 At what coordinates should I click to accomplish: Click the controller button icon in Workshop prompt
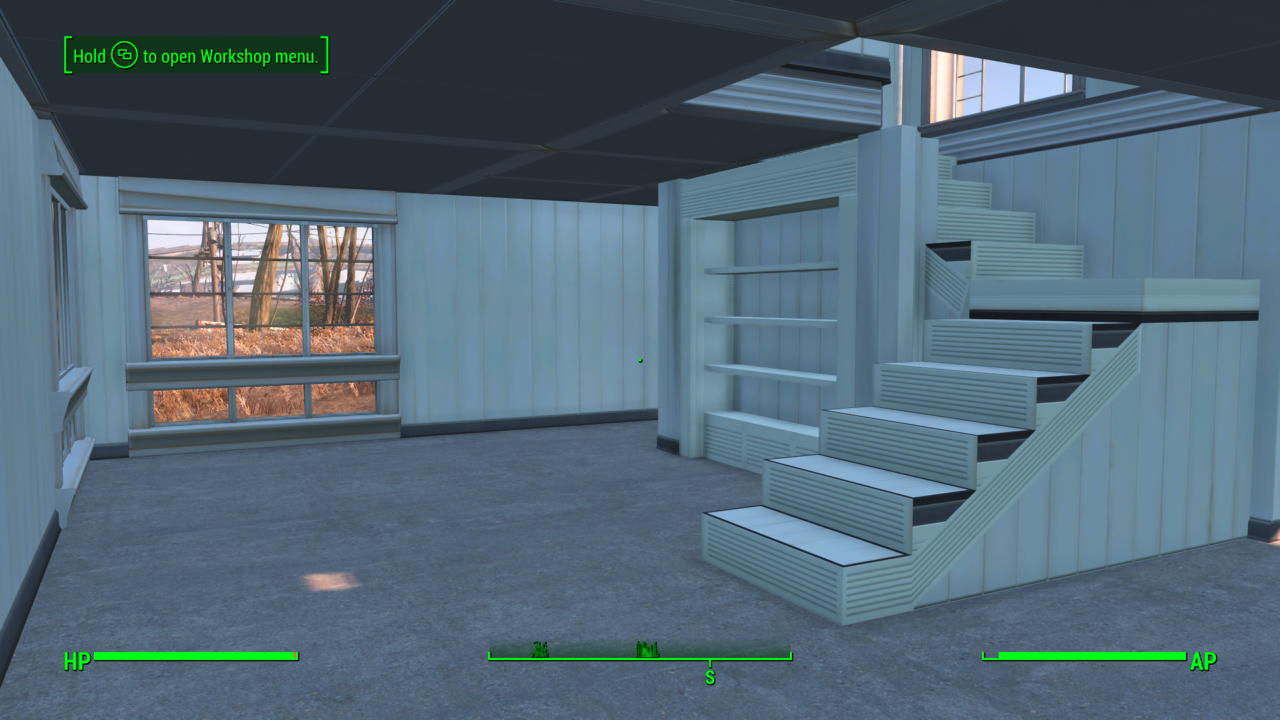124,56
